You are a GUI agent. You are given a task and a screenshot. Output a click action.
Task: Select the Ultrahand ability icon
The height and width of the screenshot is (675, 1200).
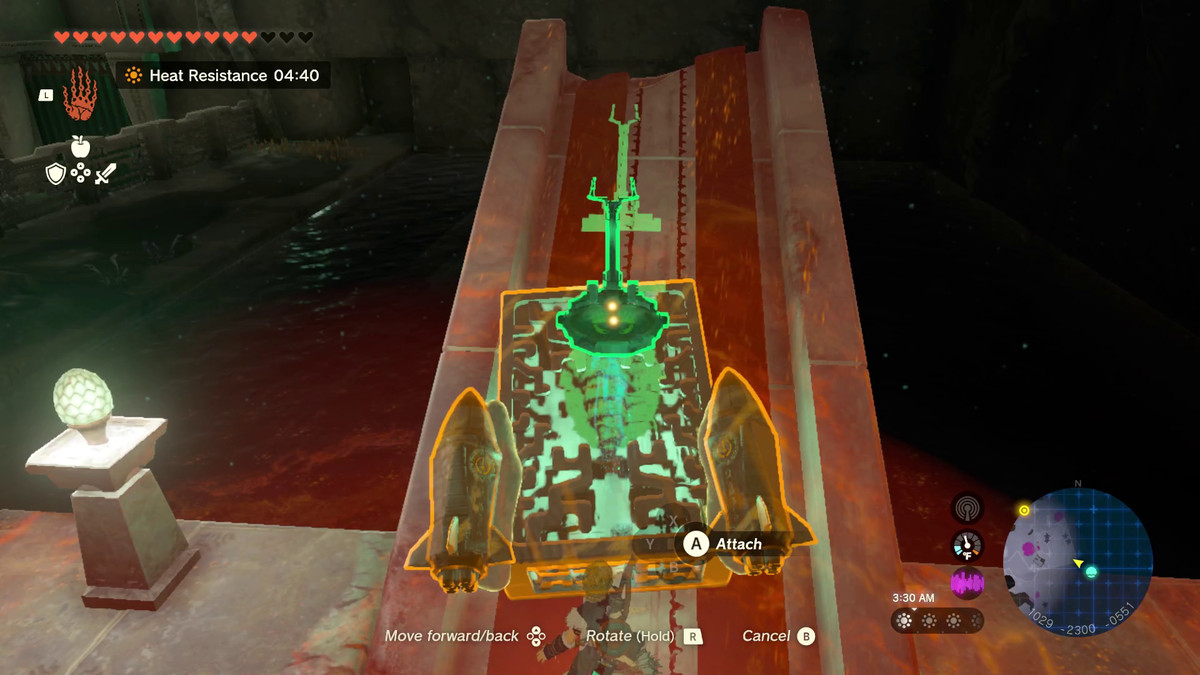(79, 96)
